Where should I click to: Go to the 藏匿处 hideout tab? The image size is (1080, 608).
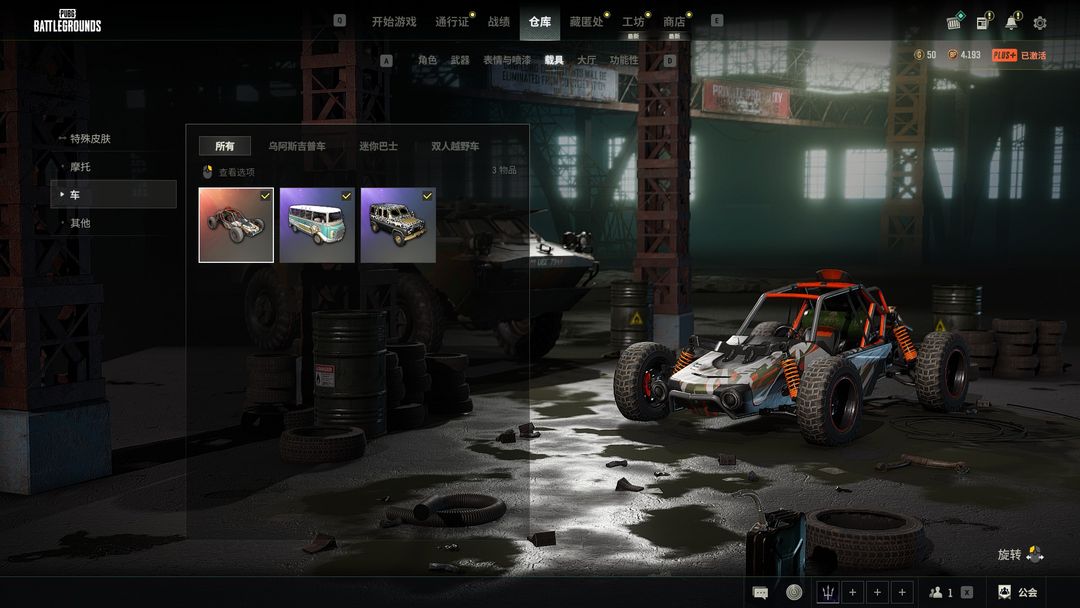586,22
